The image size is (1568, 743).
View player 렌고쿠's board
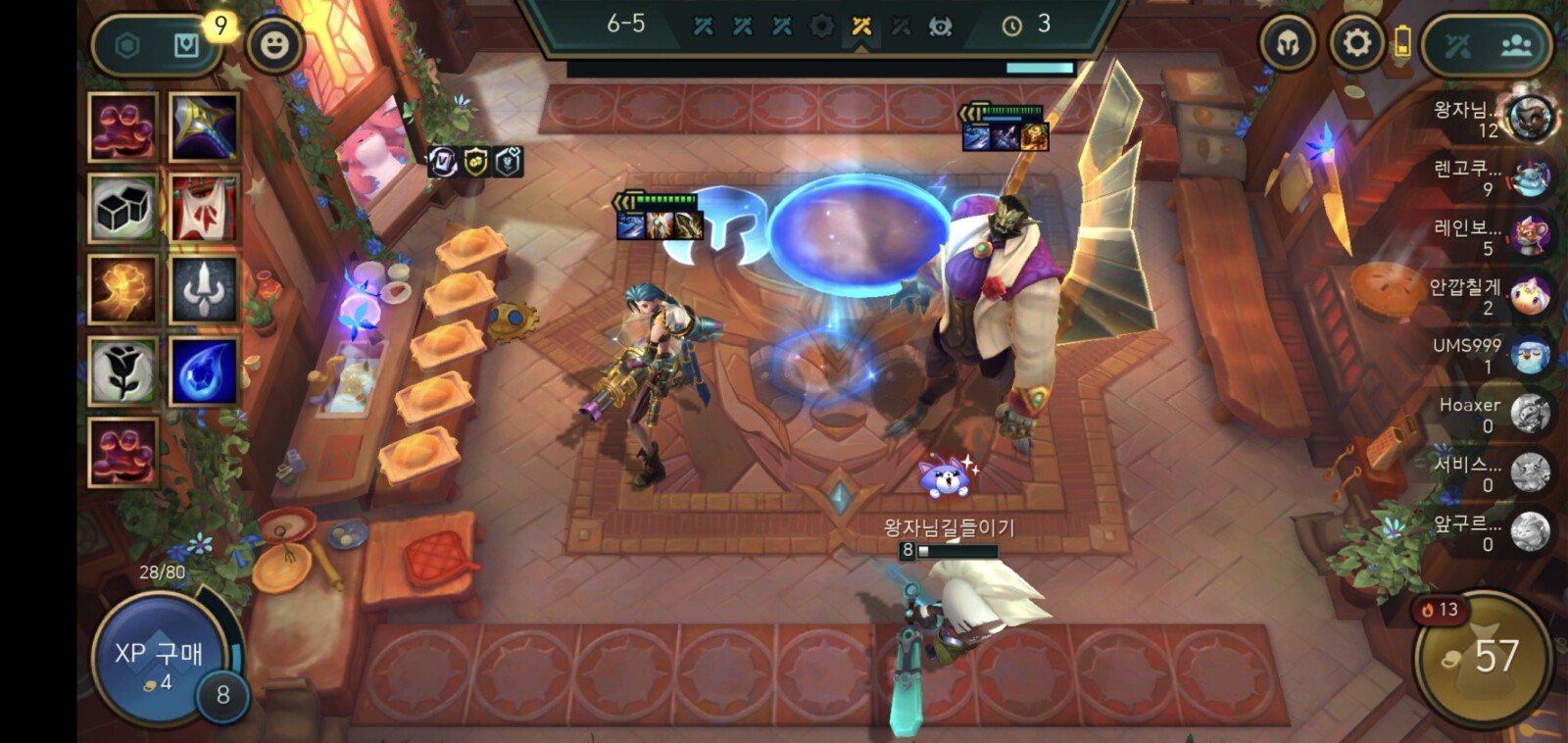tap(1529, 178)
